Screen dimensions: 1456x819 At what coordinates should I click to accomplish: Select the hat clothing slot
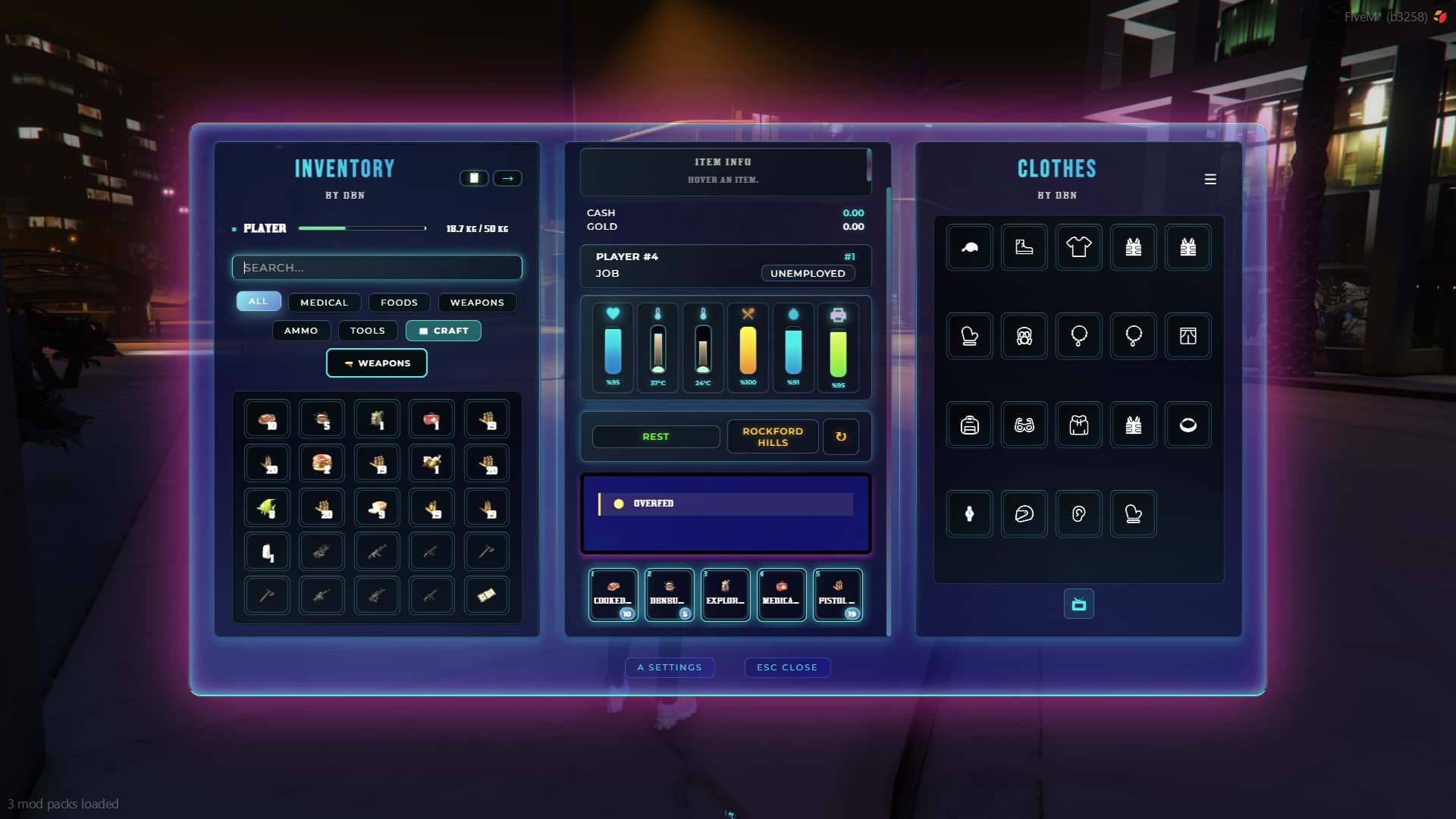[969, 246]
